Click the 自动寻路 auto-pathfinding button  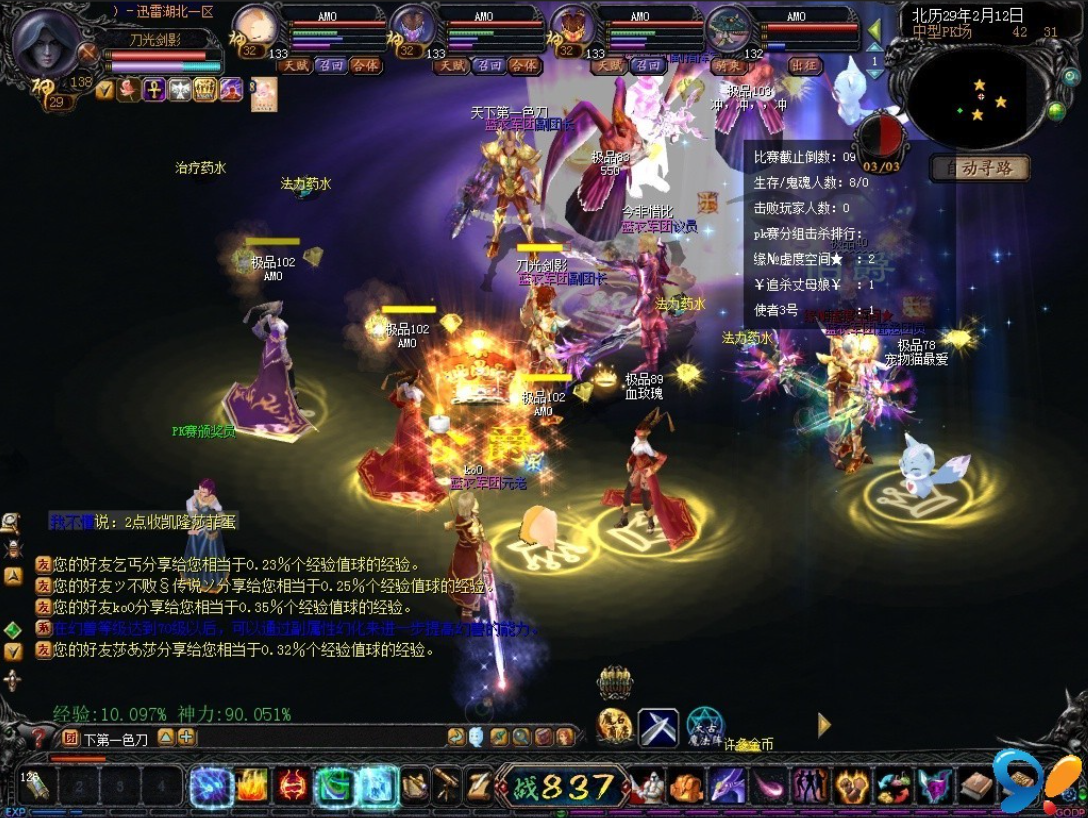(980, 168)
